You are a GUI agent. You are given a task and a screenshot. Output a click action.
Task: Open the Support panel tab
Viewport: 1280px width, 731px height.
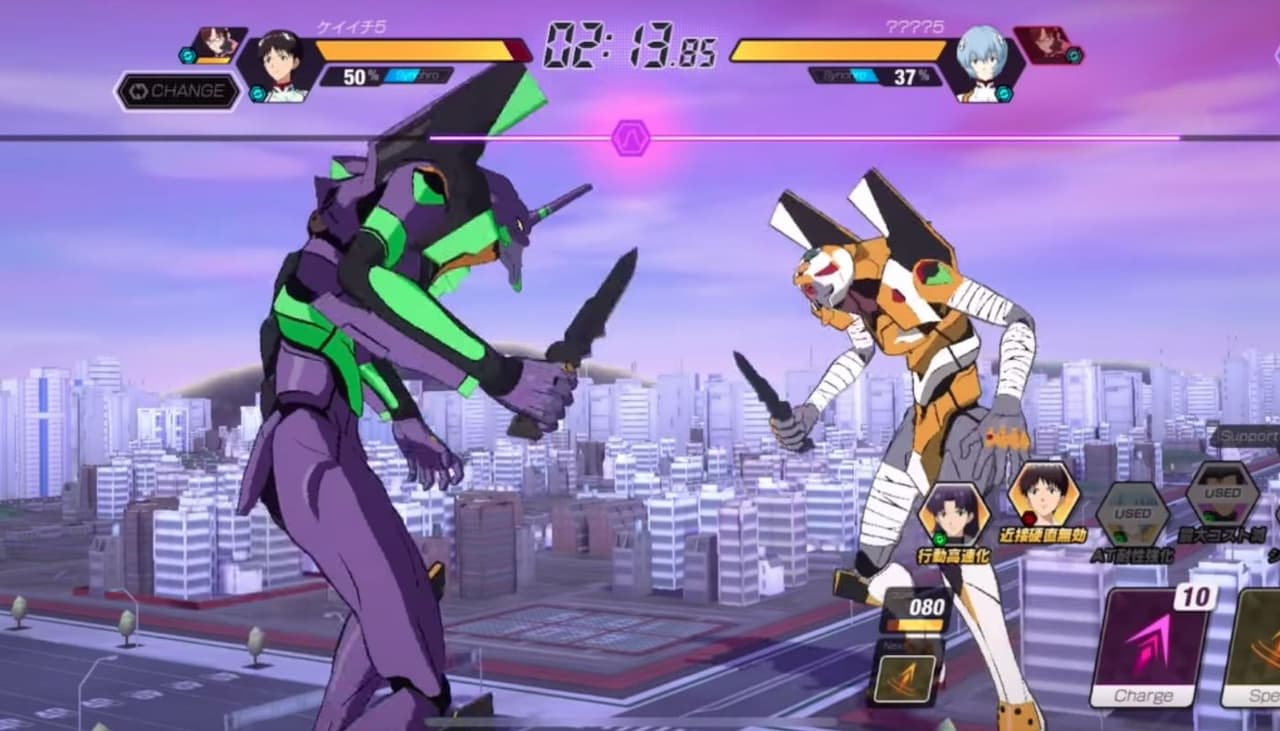[x=1248, y=437]
